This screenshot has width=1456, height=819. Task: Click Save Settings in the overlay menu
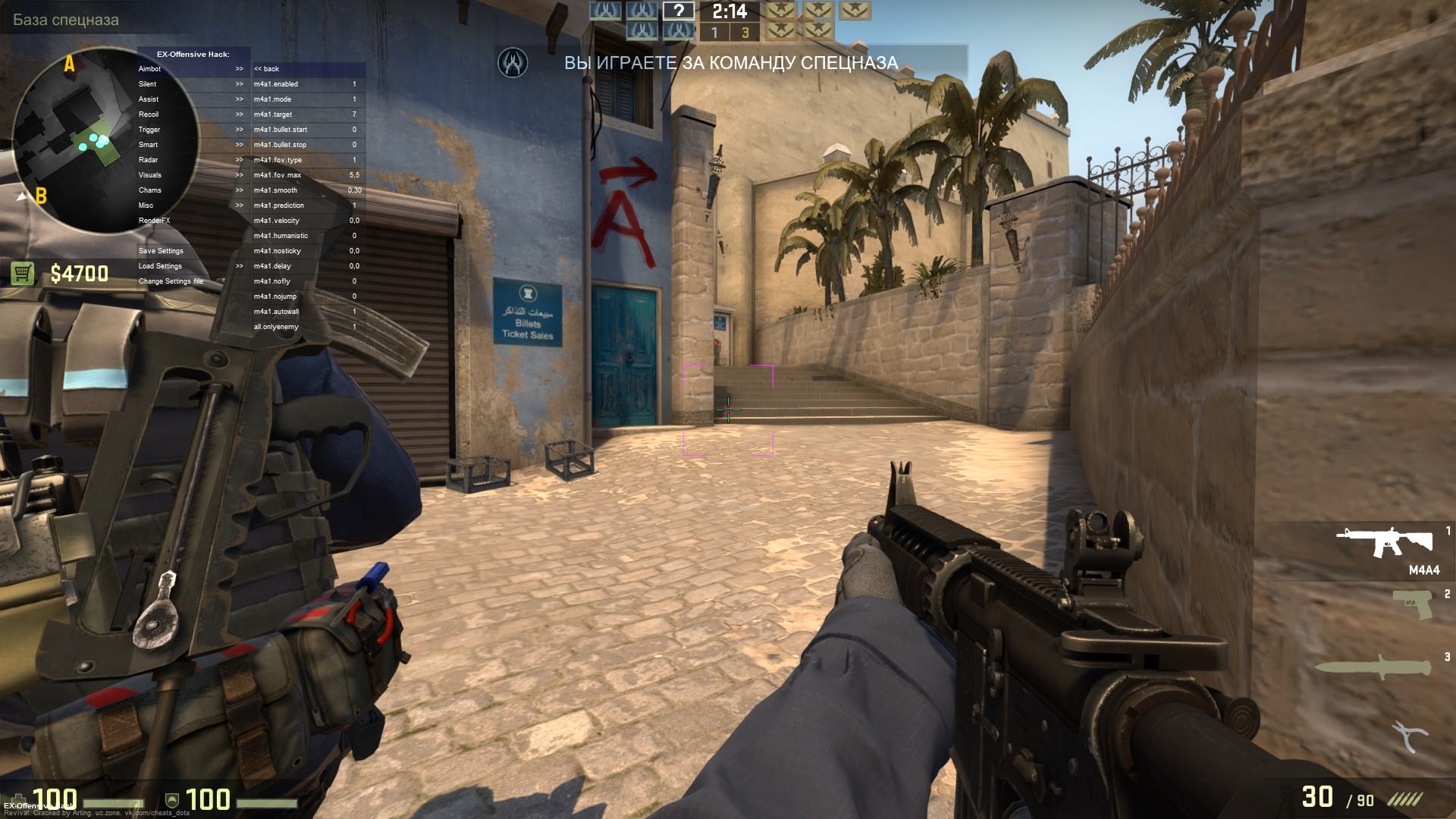pos(161,251)
